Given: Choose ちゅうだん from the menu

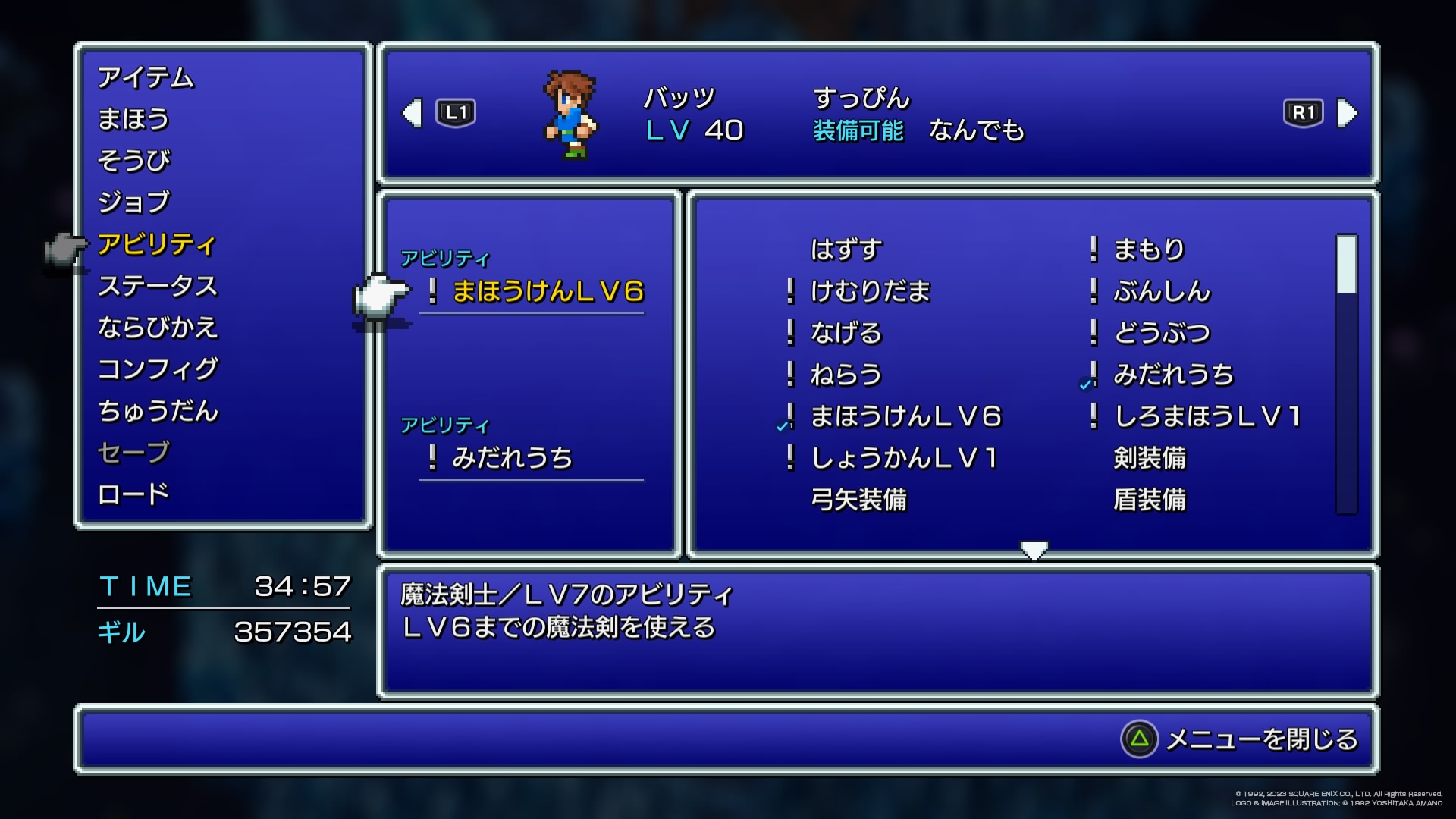Looking at the screenshot, I should pyautogui.click(x=158, y=411).
